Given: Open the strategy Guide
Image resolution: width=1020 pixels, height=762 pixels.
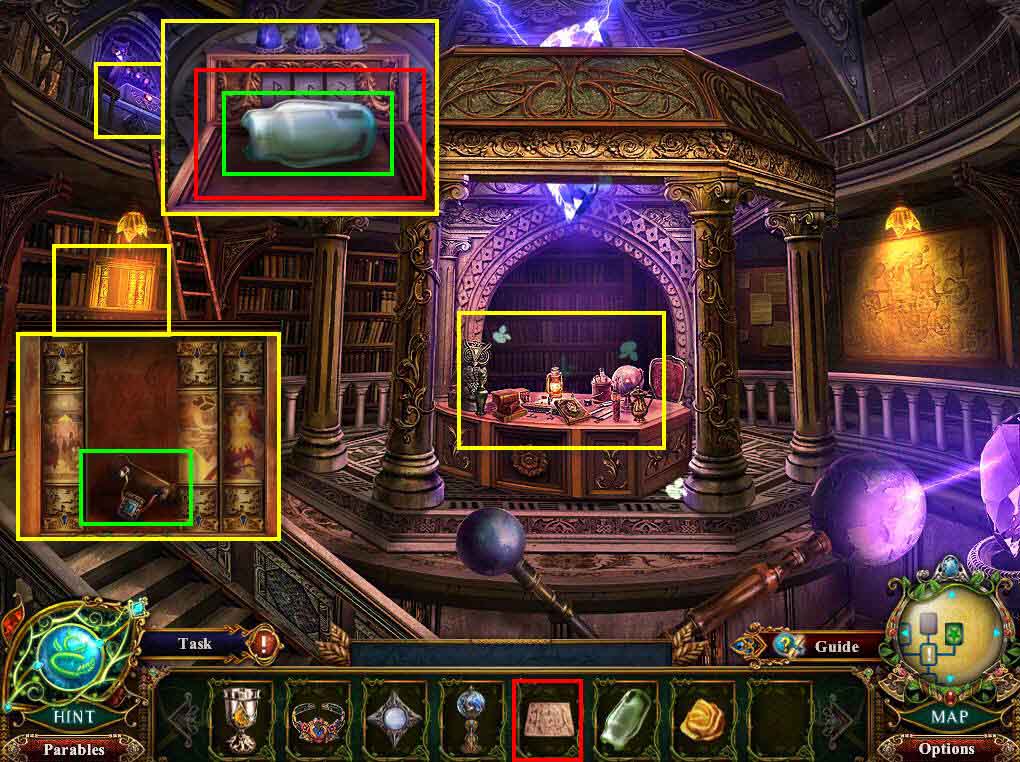Looking at the screenshot, I should click(836, 646).
